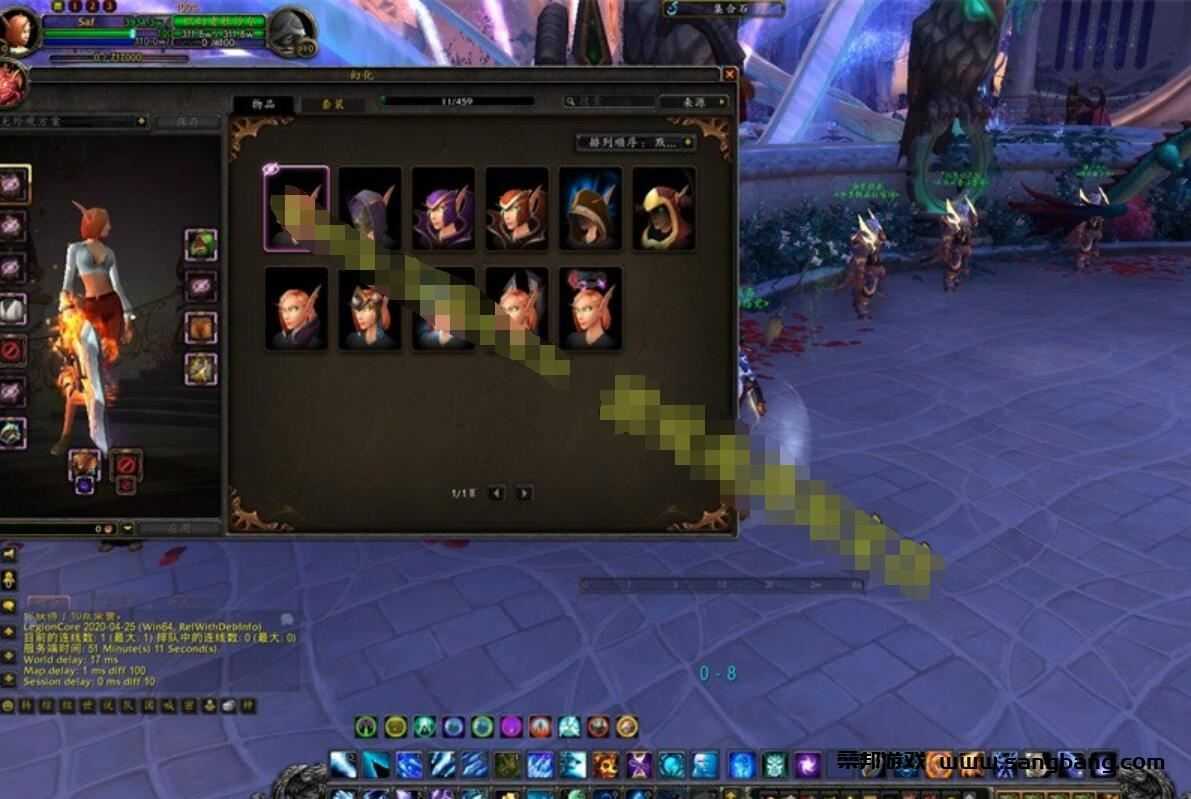
Task: Pick the yellow hood appearance
Action: (x=664, y=208)
